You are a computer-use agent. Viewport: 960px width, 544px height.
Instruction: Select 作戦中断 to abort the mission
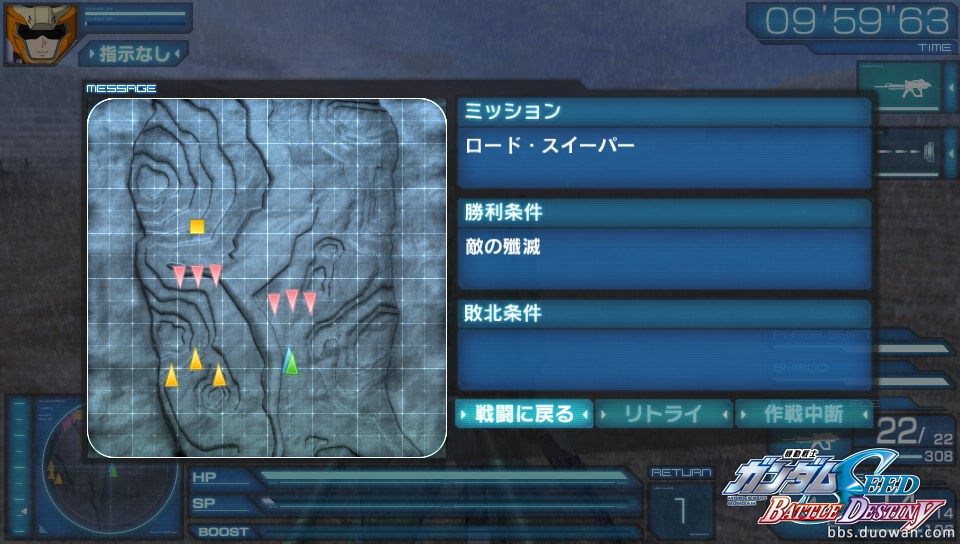pyautogui.click(x=803, y=413)
